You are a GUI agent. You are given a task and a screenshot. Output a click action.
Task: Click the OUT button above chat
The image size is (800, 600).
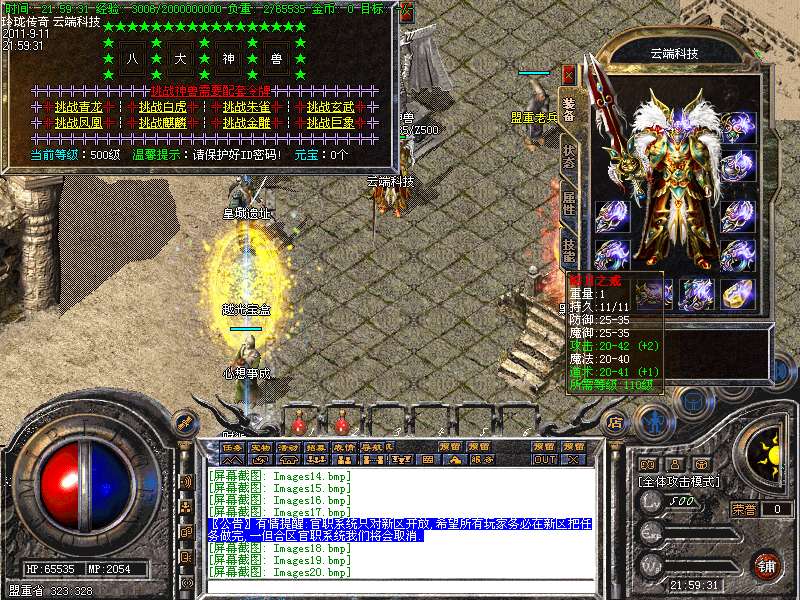[x=544, y=460]
